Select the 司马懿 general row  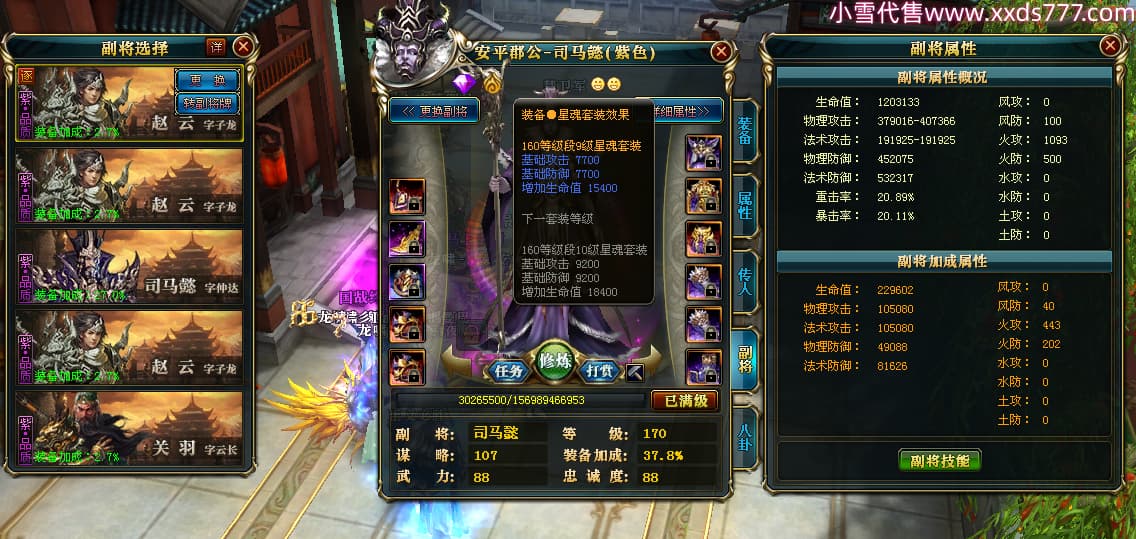(129, 266)
